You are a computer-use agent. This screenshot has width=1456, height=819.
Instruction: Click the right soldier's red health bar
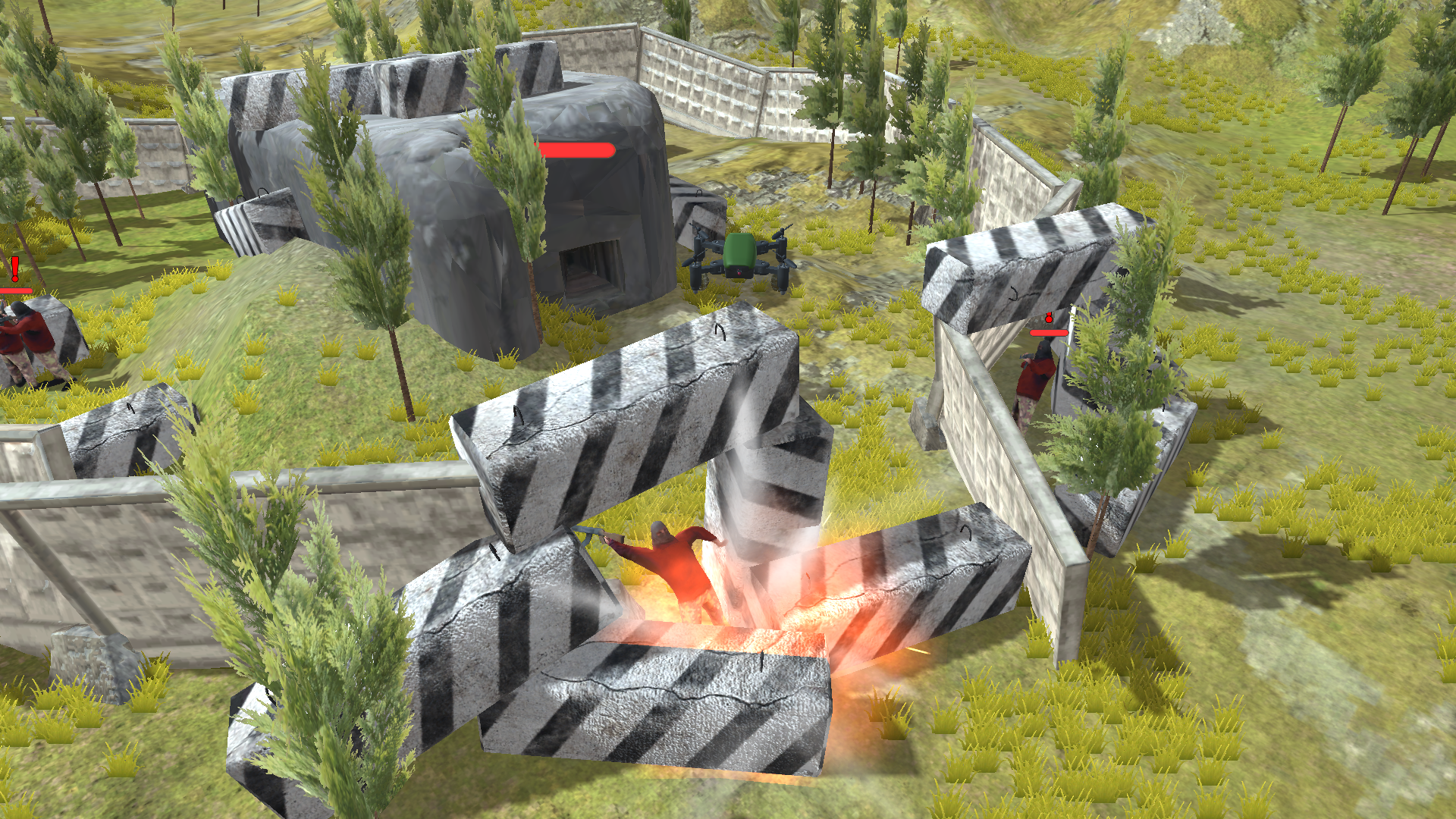pos(1048,332)
